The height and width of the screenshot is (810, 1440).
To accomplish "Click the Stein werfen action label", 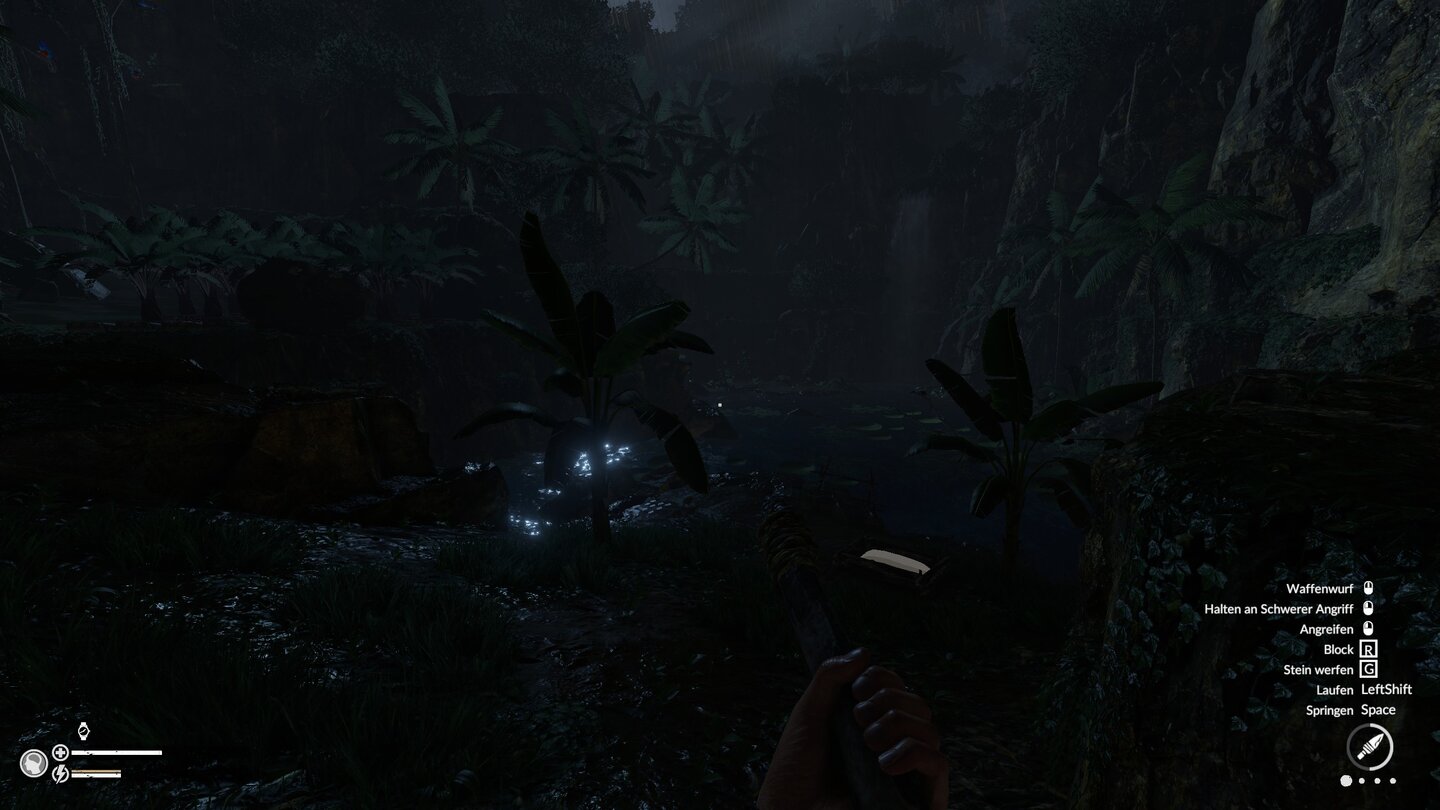I will pyautogui.click(x=1319, y=669).
